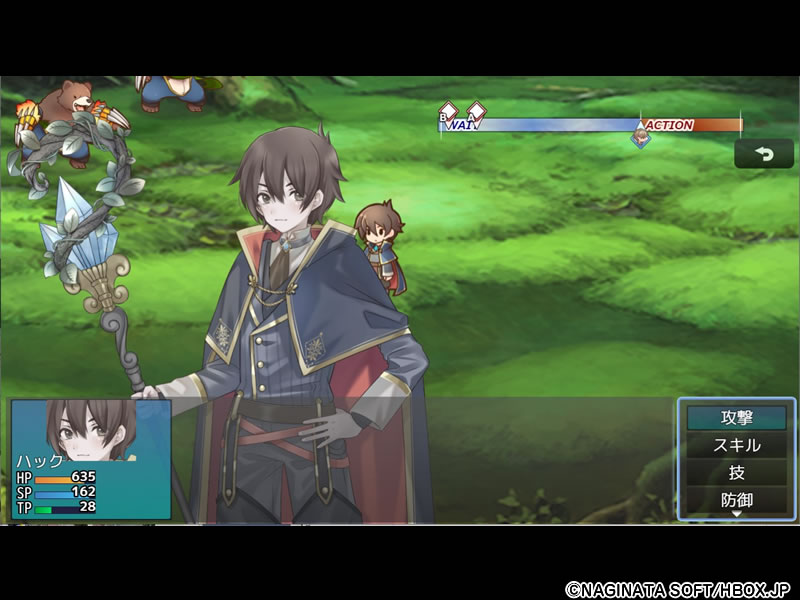This screenshot has height=600, width=800.
Task: Select the 防御 defend command
Action: [x=736, y=498]
